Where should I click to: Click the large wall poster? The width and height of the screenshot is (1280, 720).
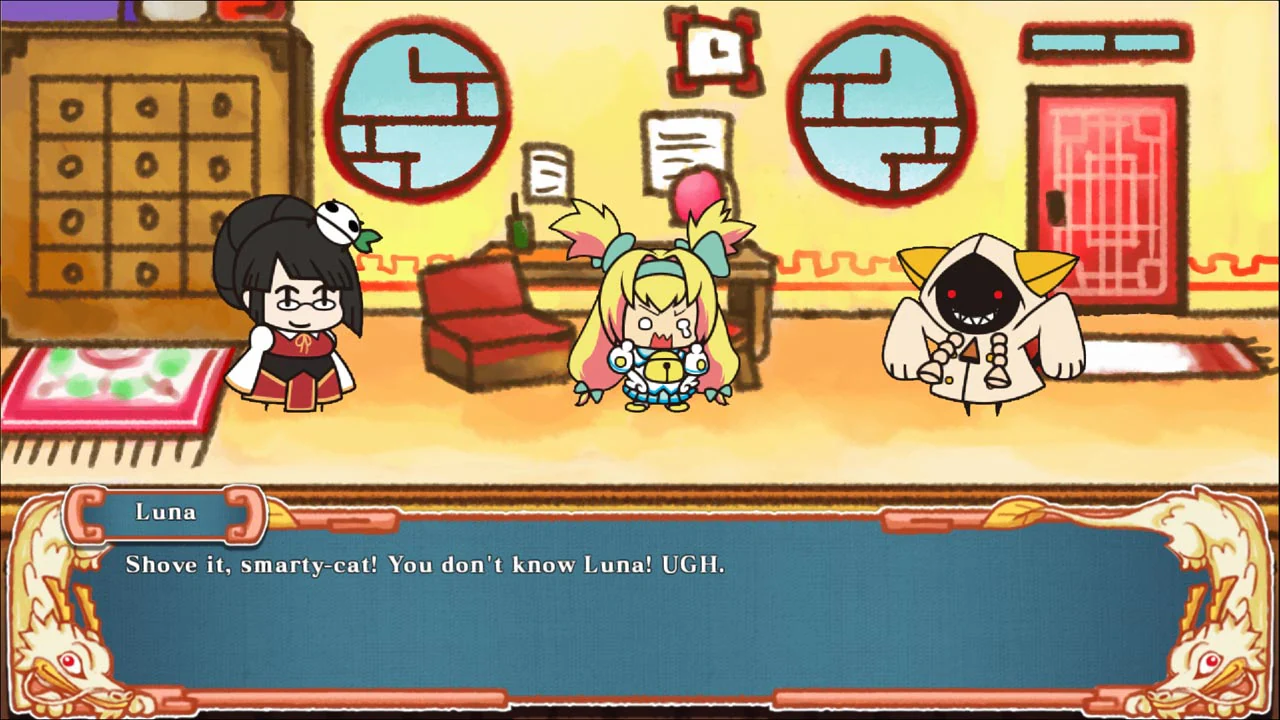(687, 150)
